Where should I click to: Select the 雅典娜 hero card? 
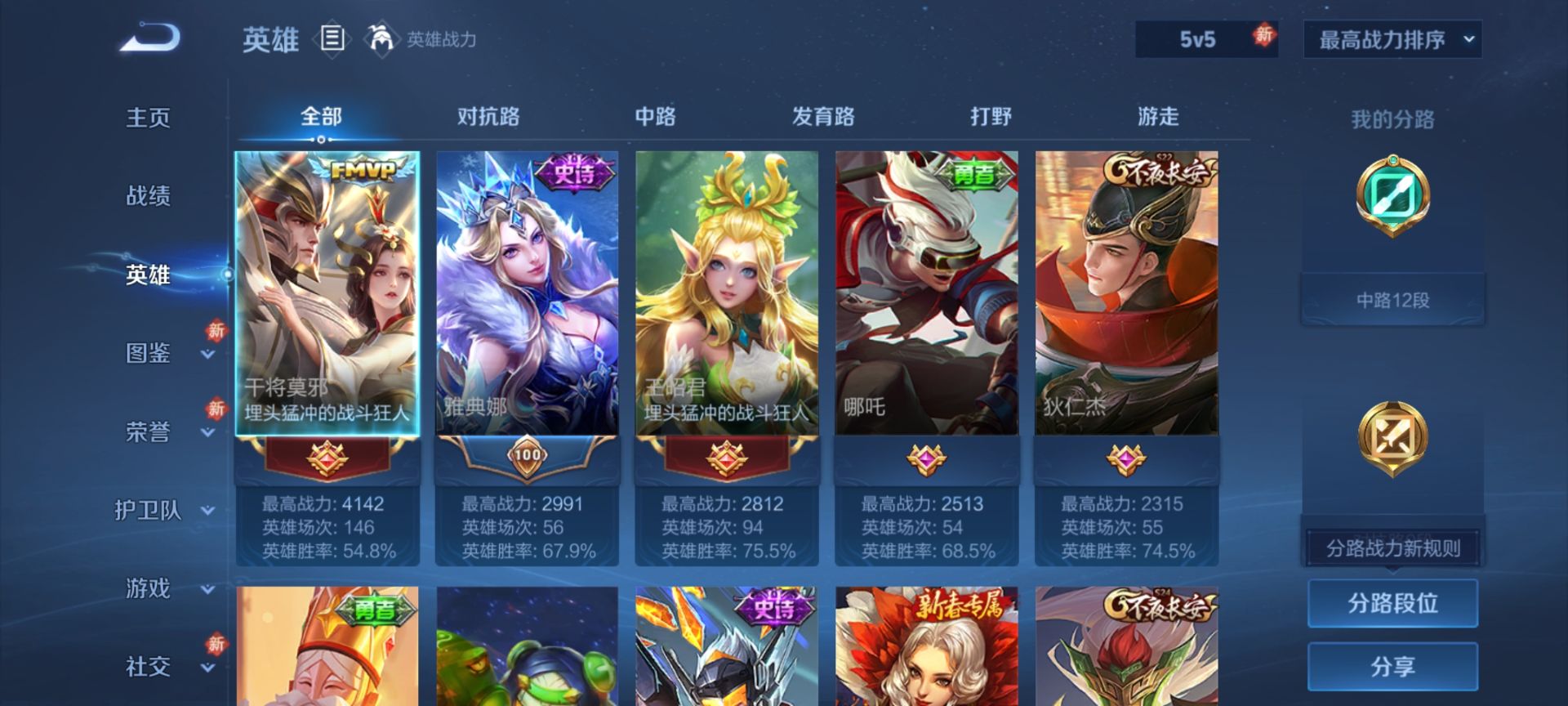tap(528, 294)
